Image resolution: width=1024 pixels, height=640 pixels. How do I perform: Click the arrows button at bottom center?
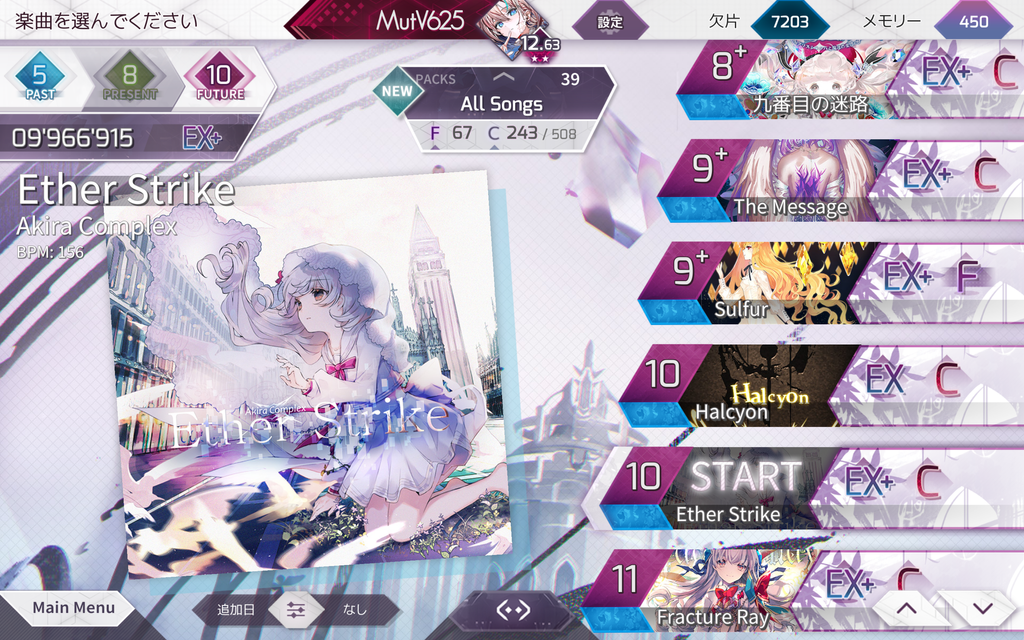point(512,609)
